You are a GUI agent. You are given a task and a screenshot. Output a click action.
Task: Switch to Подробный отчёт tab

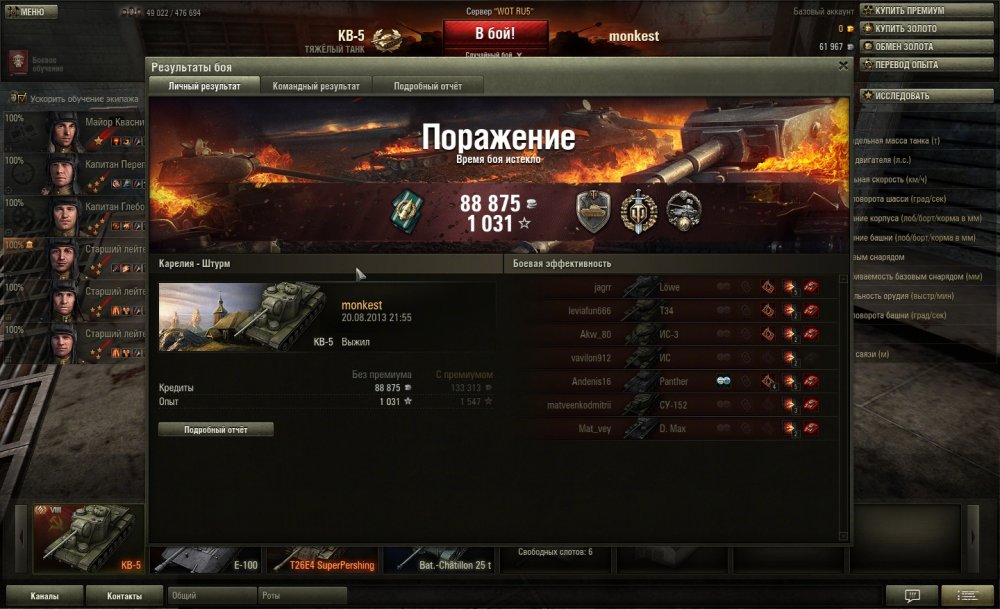(427, 86)
